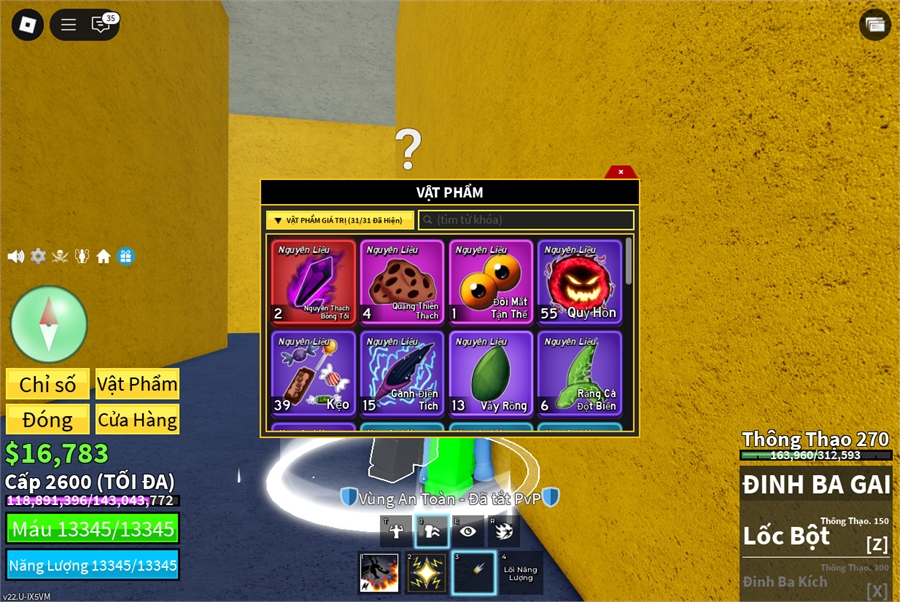The height and width of the screenshot is (602, 900).
Task: Click the Đóng button
Action: pyautogui.click(x=48, y=420)
